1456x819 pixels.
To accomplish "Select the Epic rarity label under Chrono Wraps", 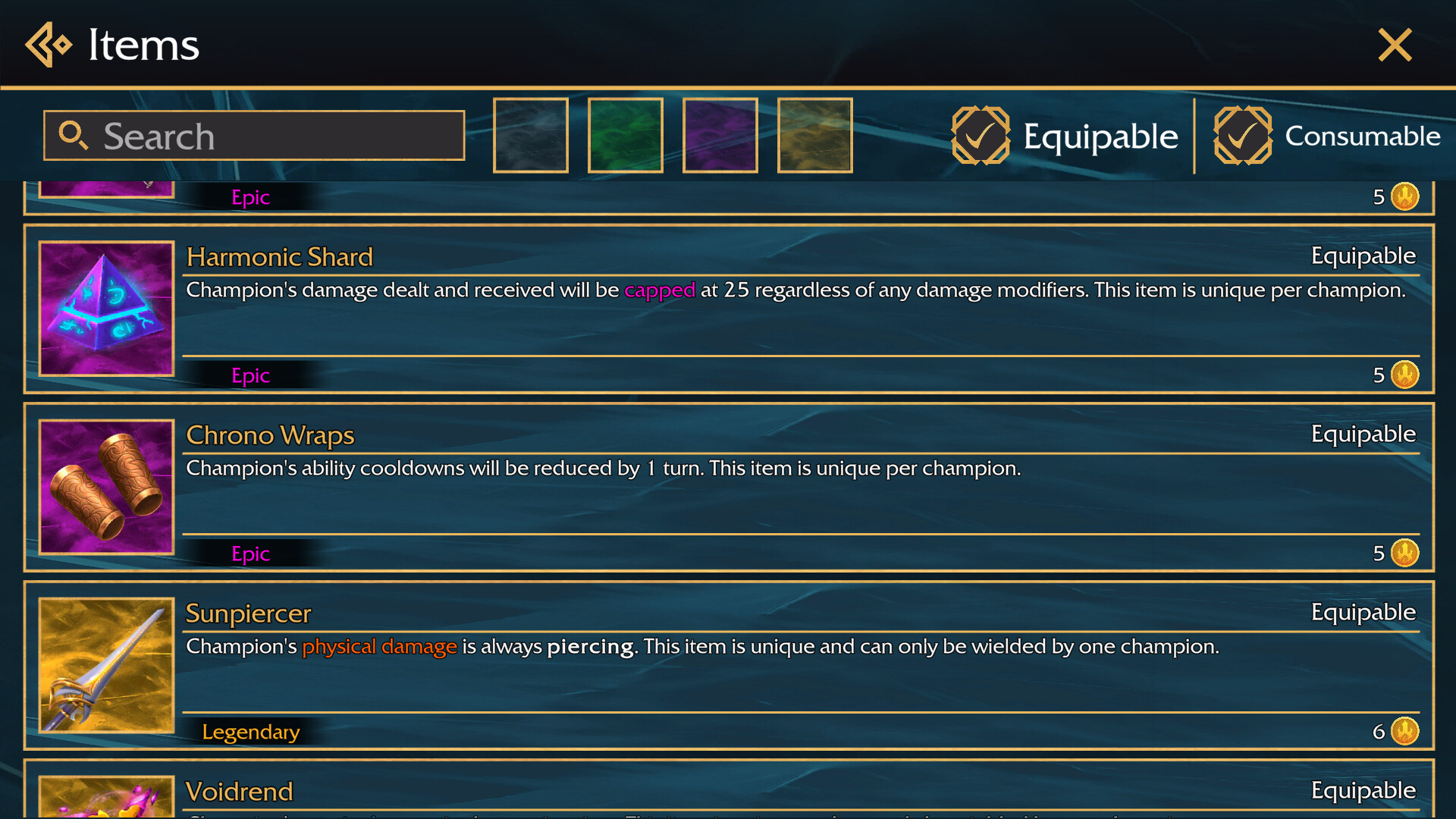I will point(251,553).
